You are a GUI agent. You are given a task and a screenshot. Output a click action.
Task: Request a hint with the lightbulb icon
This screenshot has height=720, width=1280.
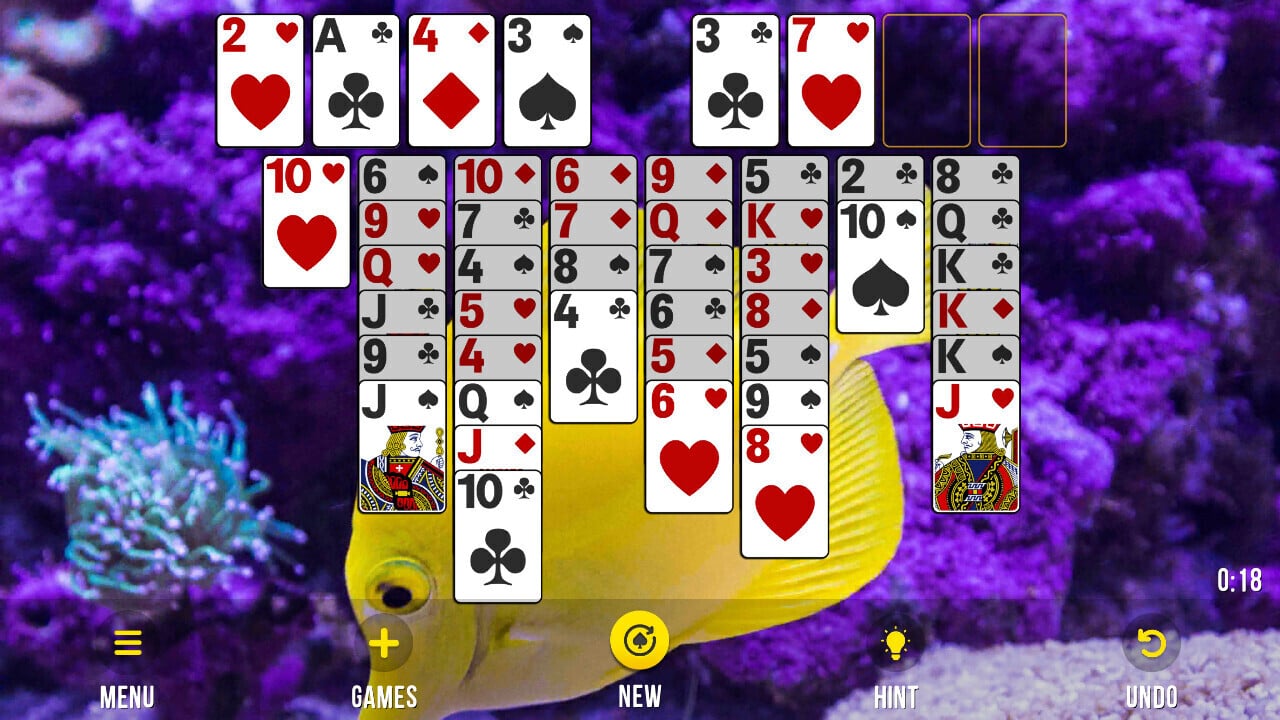tap(895, 643)
